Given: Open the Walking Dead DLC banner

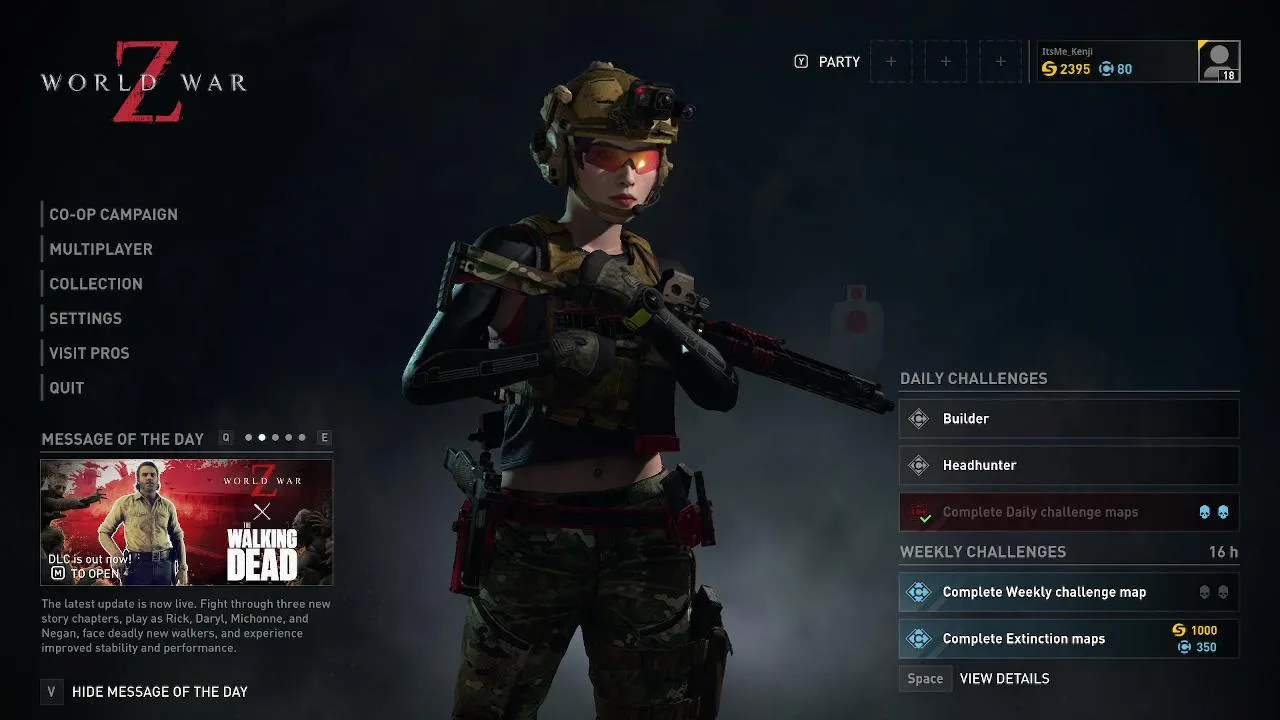Looking at the screenshot, I should tap(187, 522).
